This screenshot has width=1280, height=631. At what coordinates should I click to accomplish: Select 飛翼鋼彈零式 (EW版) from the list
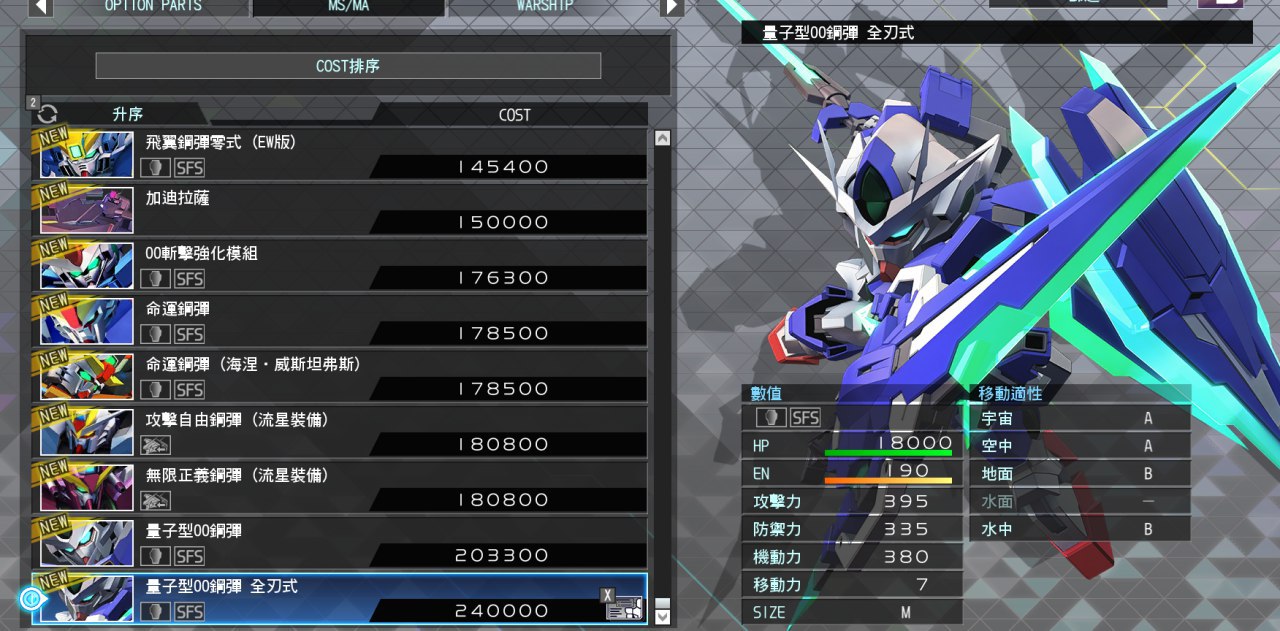(x=340, y=154)
